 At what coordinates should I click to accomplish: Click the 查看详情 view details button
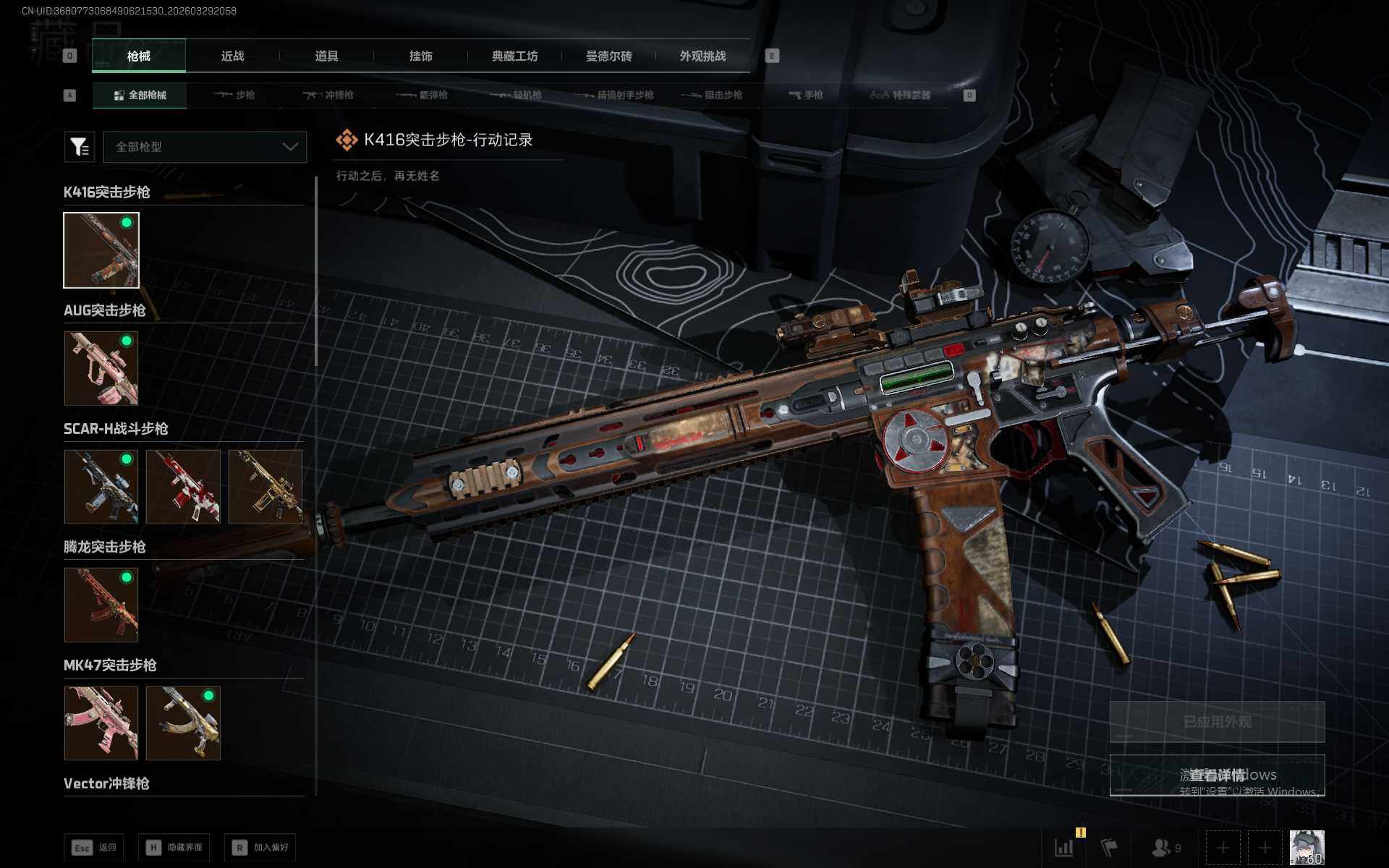tap(1217, 775)
